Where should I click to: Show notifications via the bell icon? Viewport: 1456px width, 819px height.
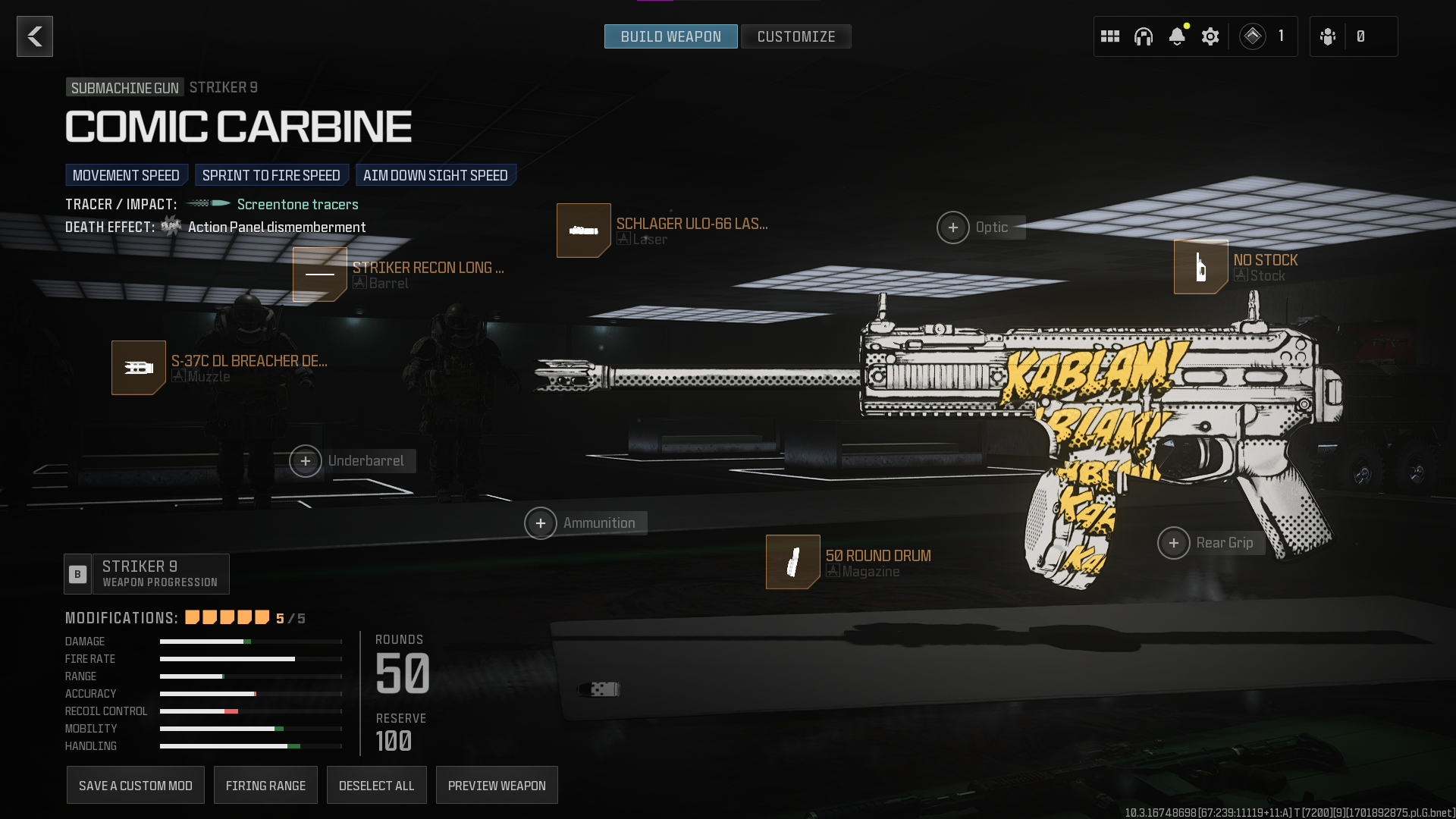[x=1177, y=36]
